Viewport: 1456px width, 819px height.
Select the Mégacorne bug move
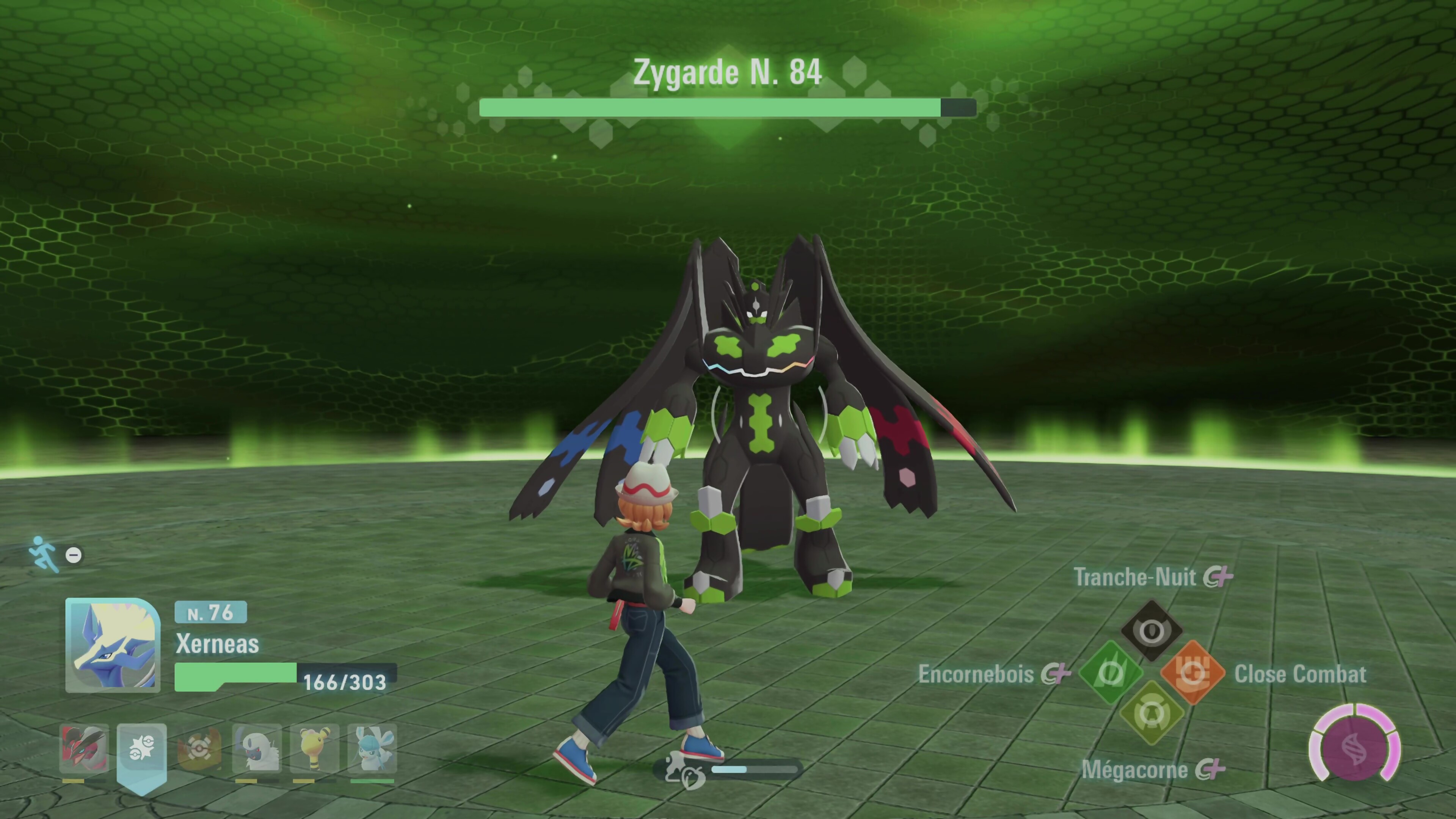[x=1152, y=713]
